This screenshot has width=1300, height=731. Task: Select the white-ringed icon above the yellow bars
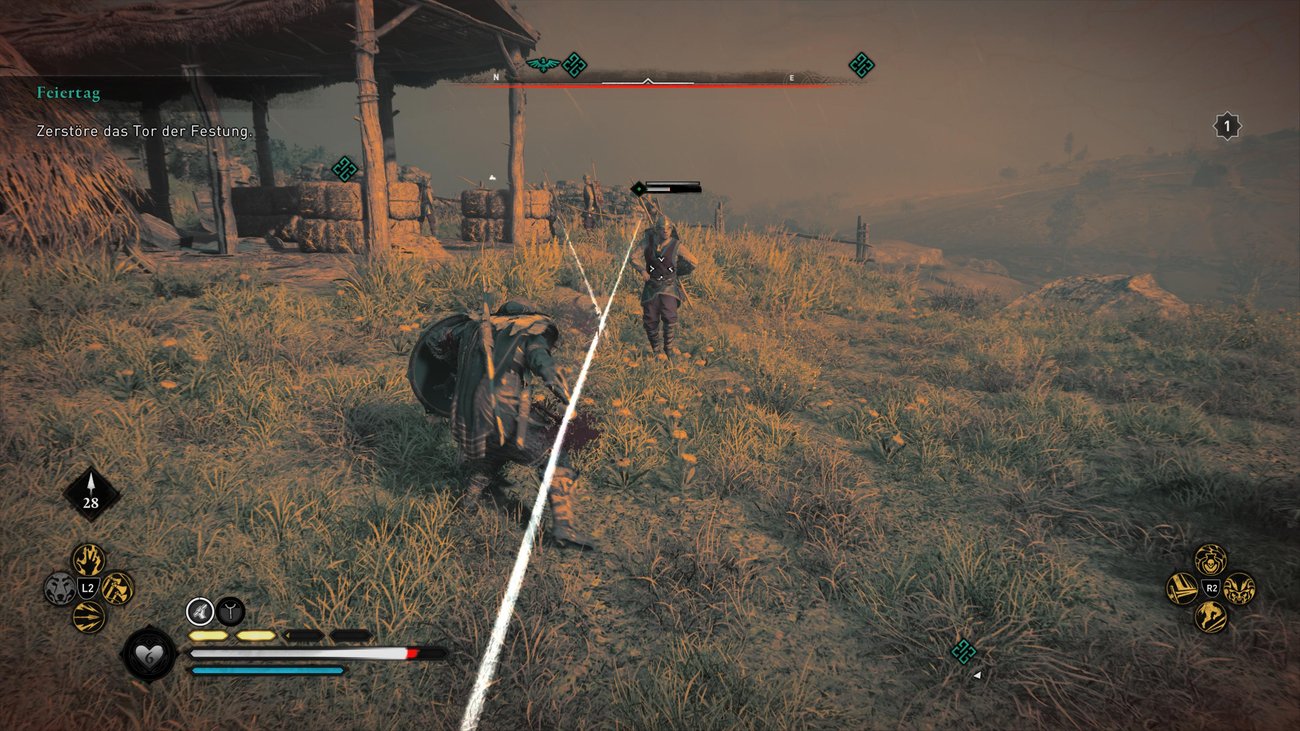tap(200, 610)
